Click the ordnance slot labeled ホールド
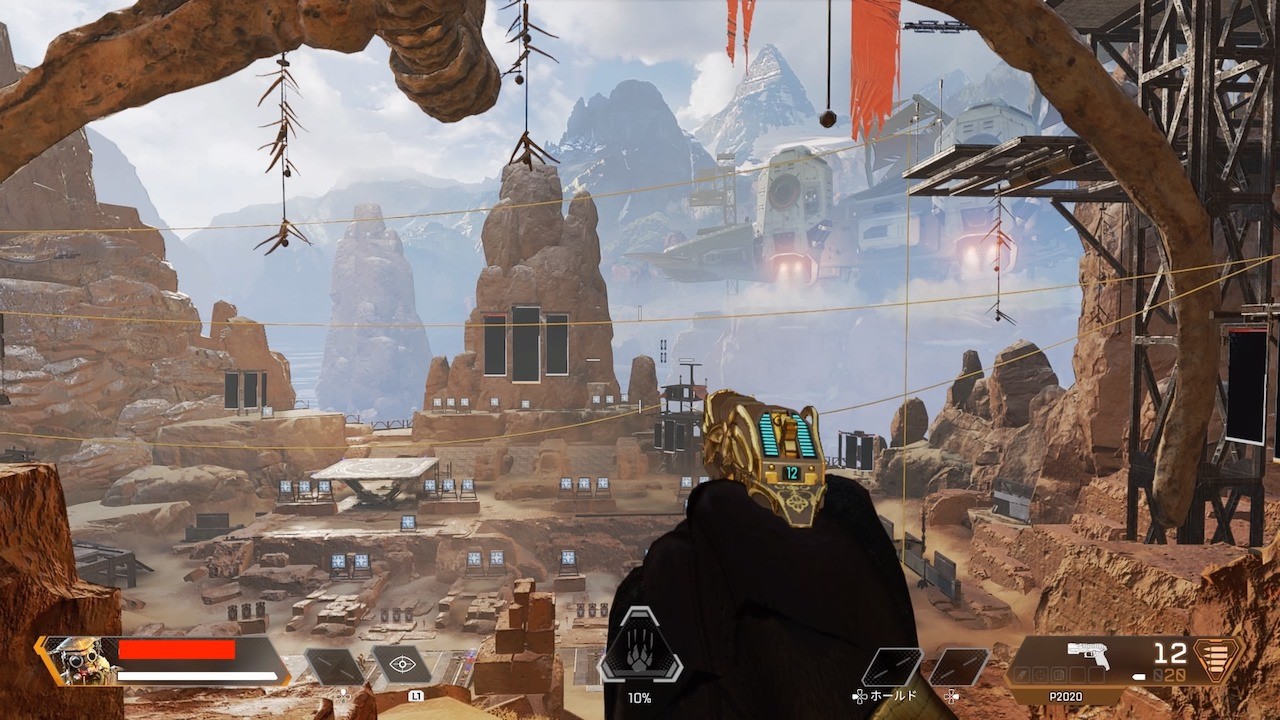1280x720 pixels. [892, 667]
